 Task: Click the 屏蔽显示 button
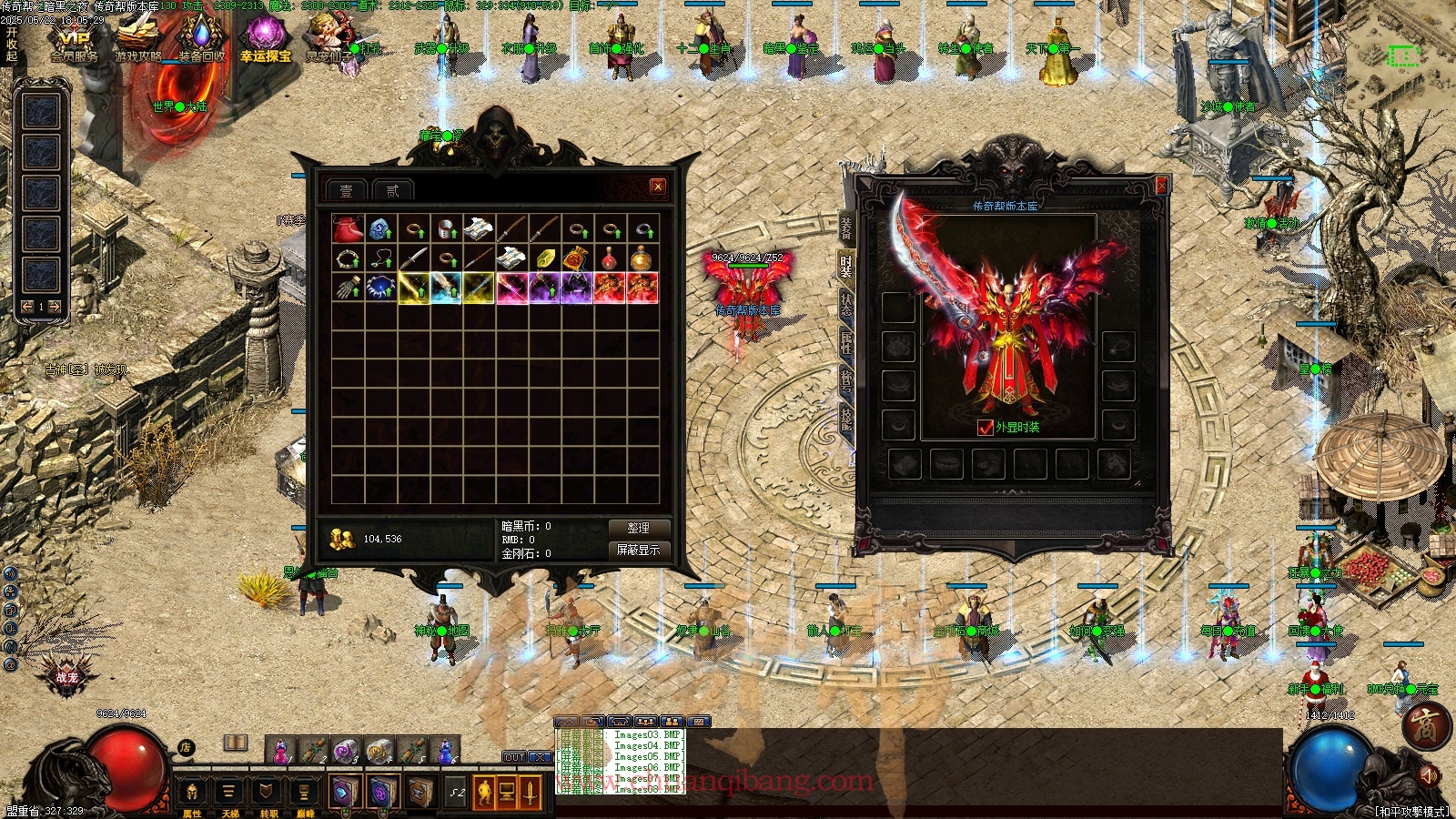pos(638,550)
